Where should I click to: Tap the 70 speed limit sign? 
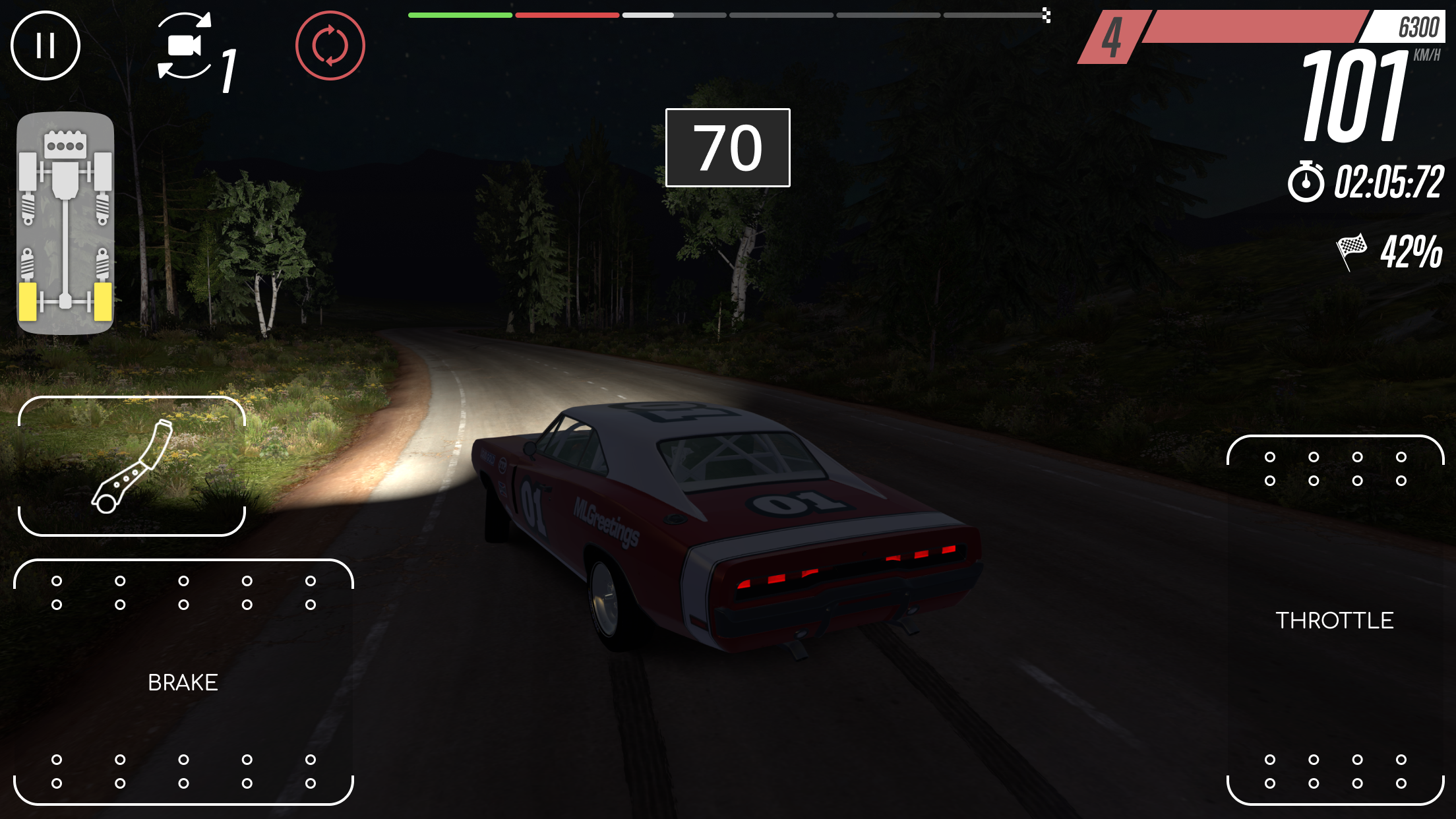coord(727,147)
